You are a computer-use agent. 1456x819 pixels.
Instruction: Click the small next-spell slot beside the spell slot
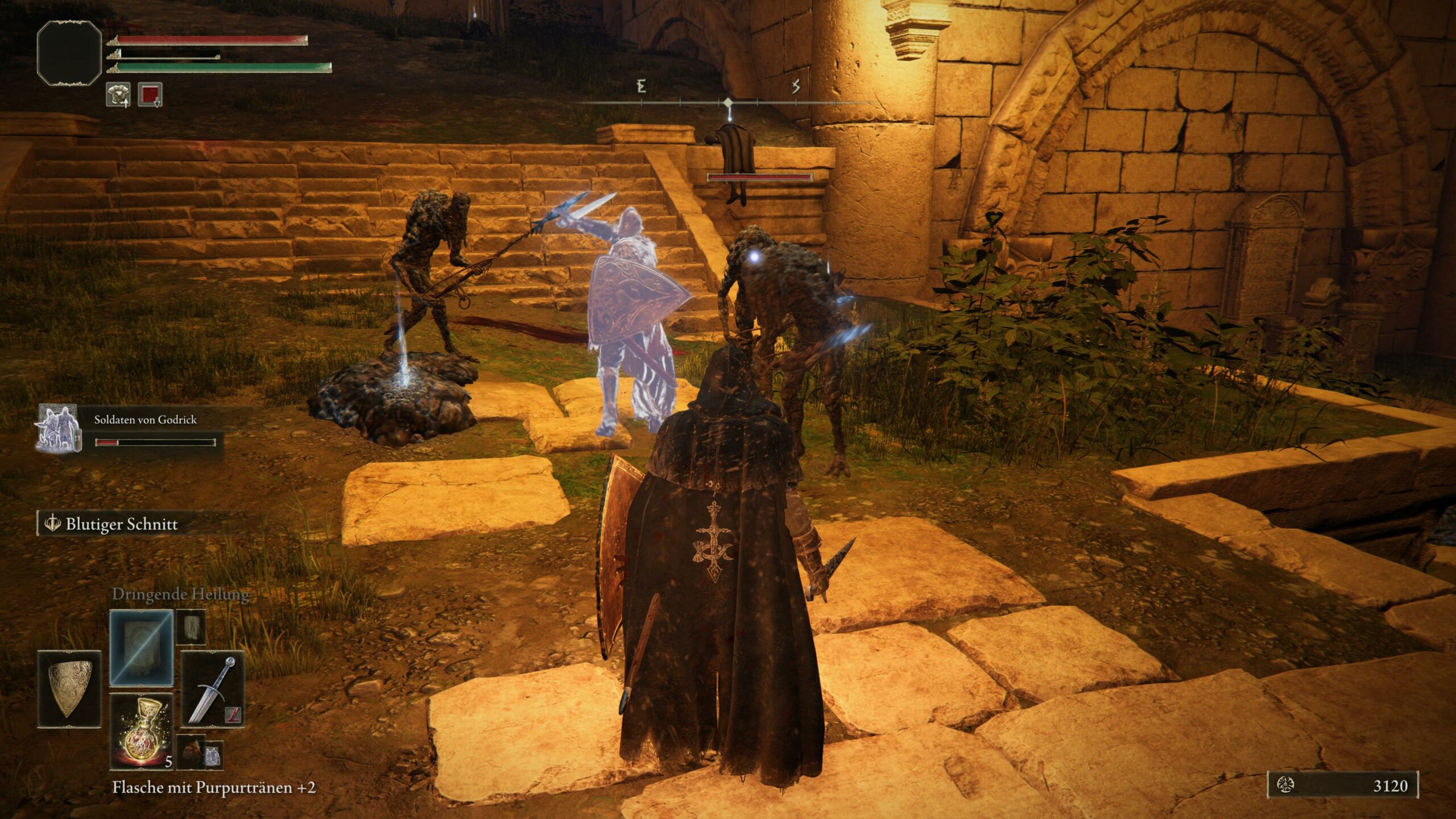pyautogui.click(x=191, y=626)
